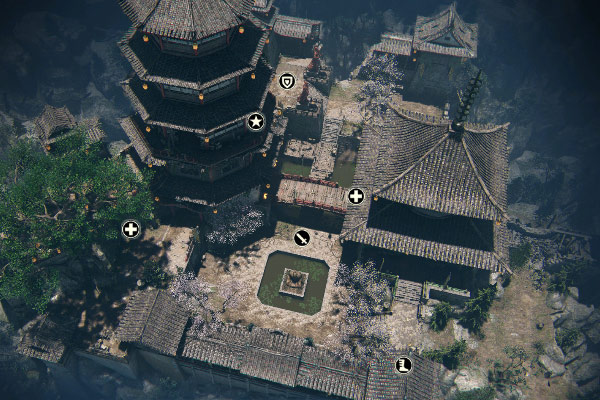Select the shield map marker
The image size is (600, 400).
click(x=288, y=81)
